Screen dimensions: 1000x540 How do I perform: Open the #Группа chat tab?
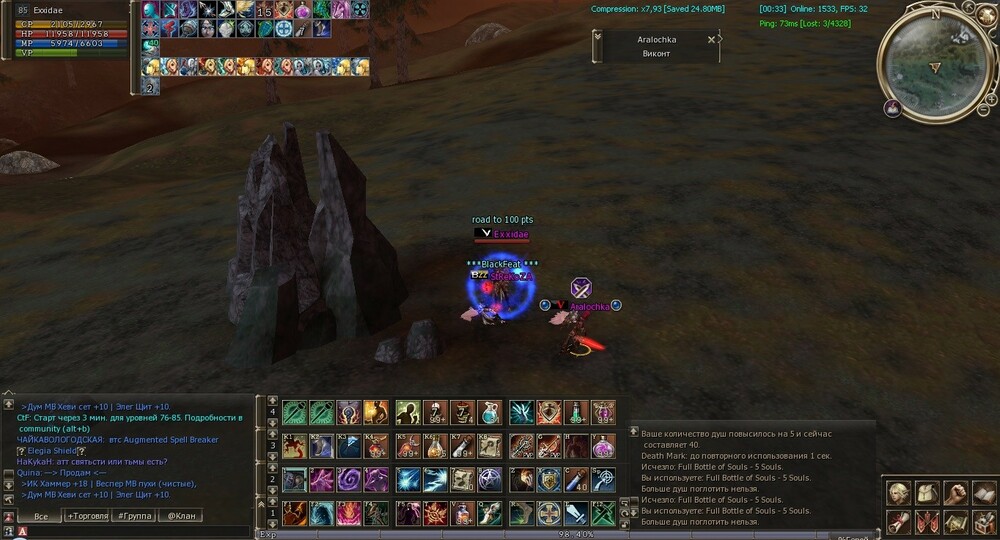point(134,516)
